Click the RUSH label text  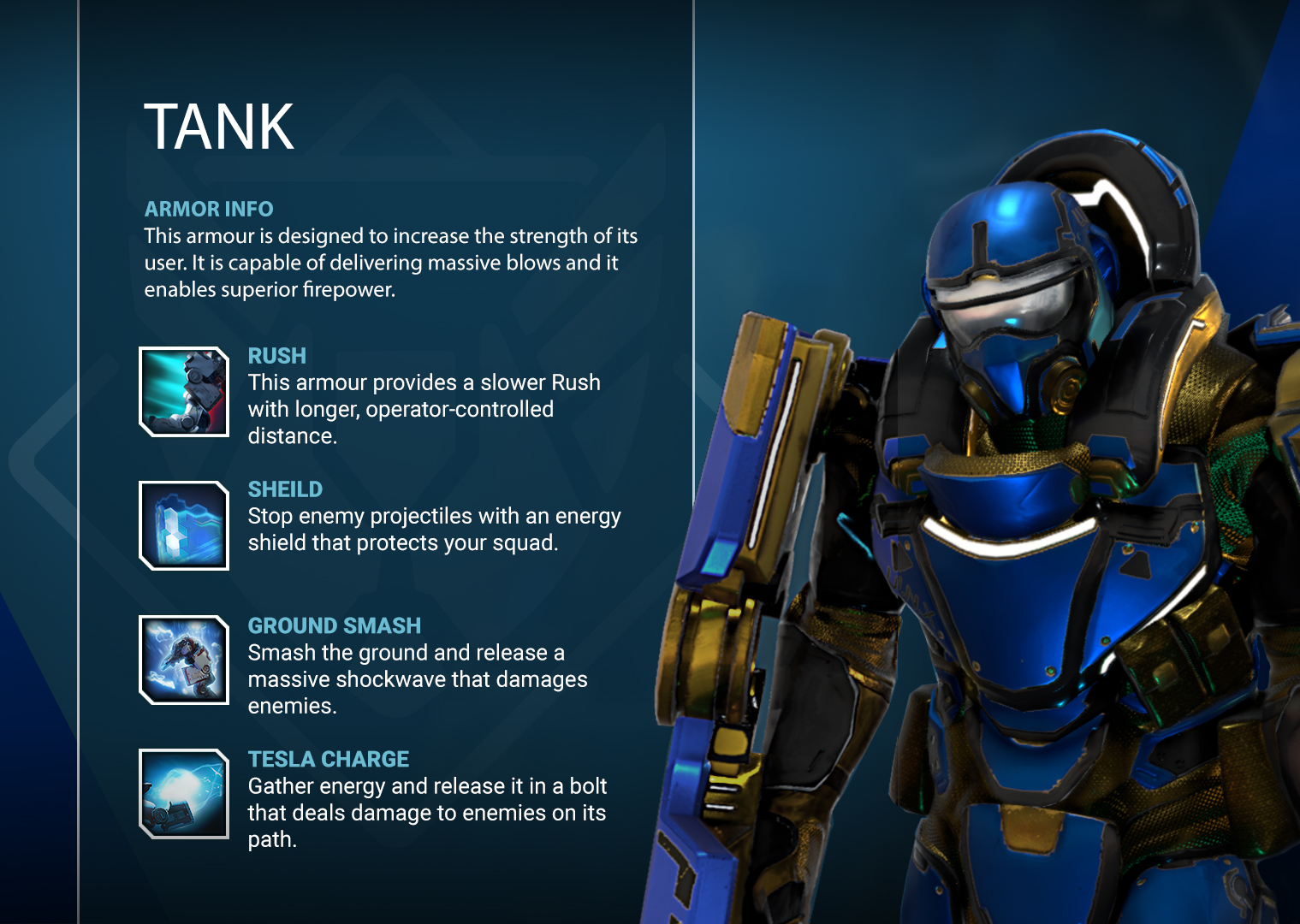click(276, 356)
